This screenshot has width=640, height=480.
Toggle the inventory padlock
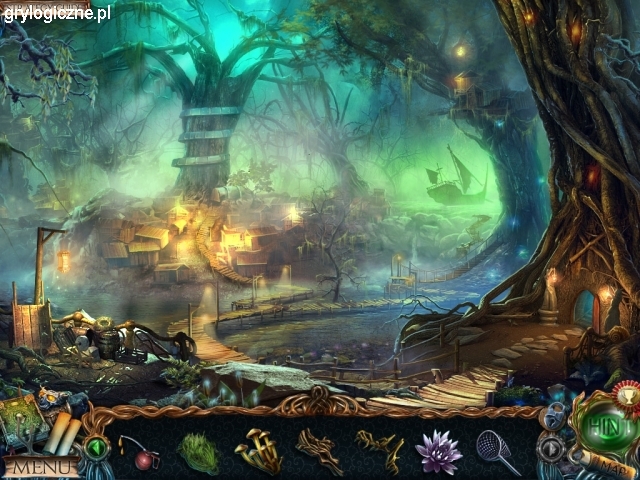pyautogui.click(x=556, y=415)
